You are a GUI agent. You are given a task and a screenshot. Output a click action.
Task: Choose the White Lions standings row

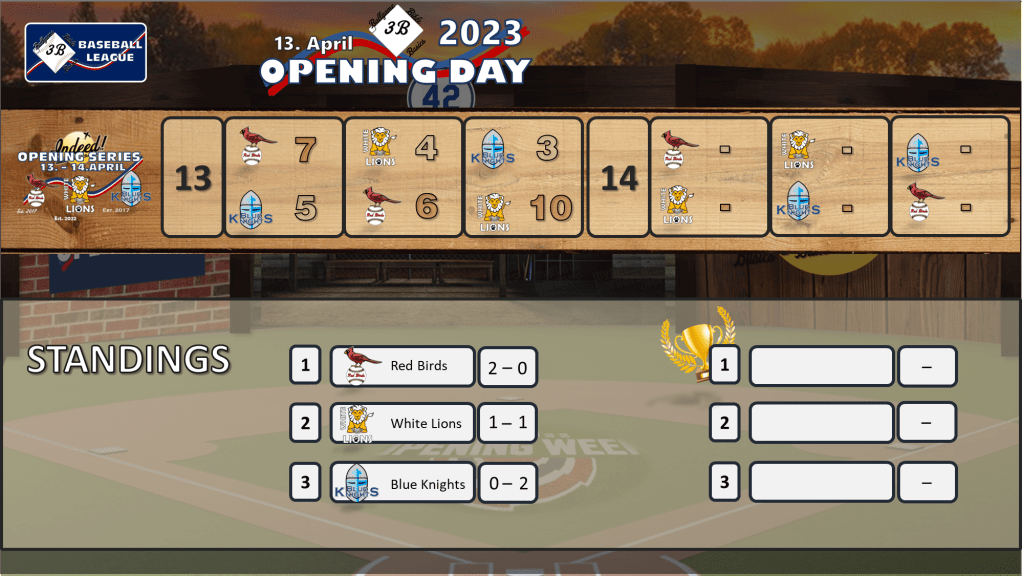tap(402, 424)
